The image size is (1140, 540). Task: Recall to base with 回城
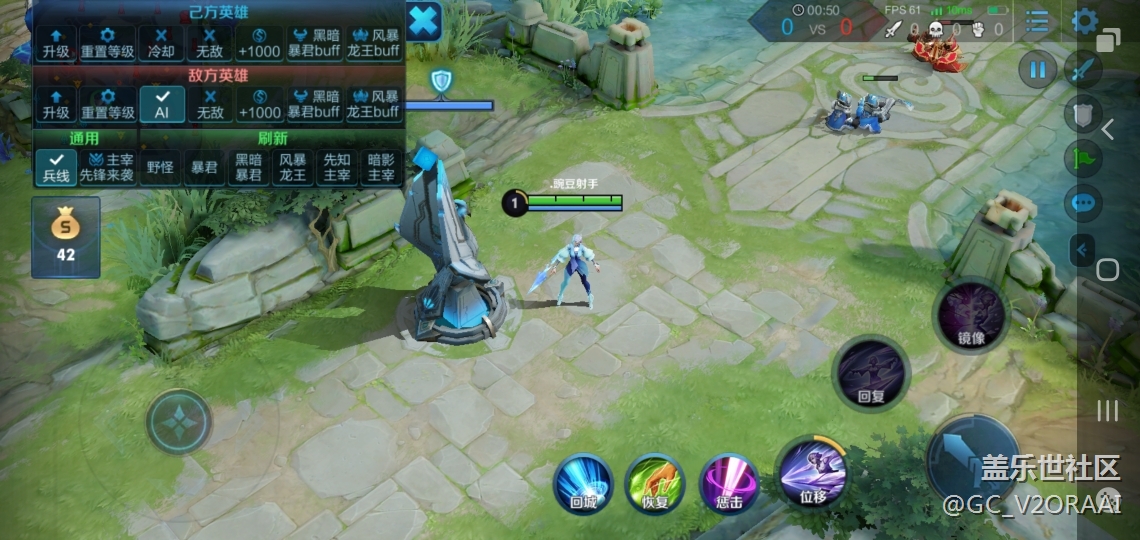point(583,483)
